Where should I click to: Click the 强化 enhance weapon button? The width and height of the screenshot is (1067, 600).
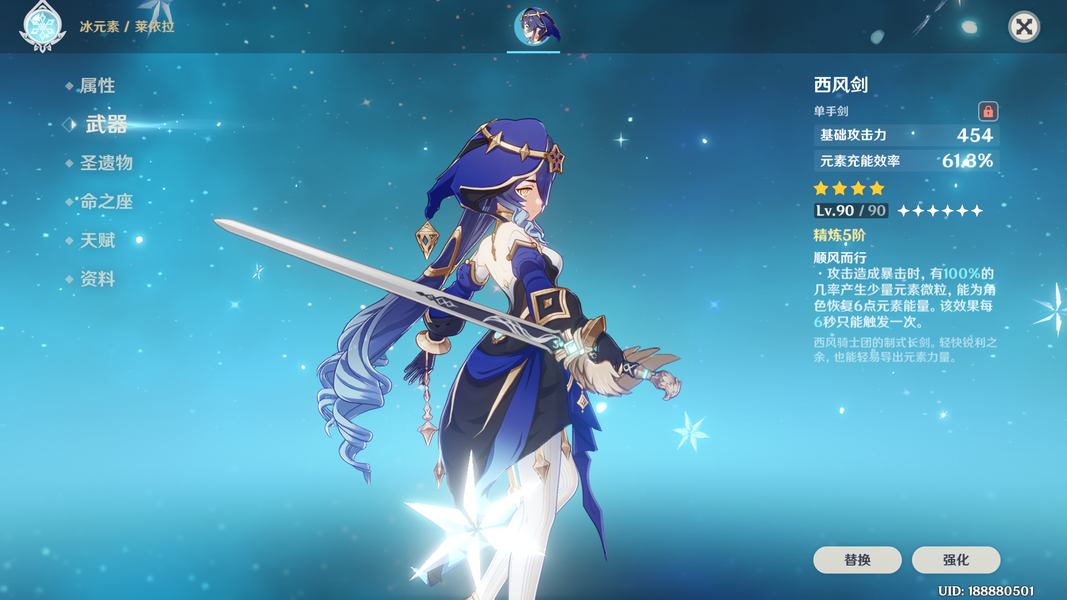[955, 560]
